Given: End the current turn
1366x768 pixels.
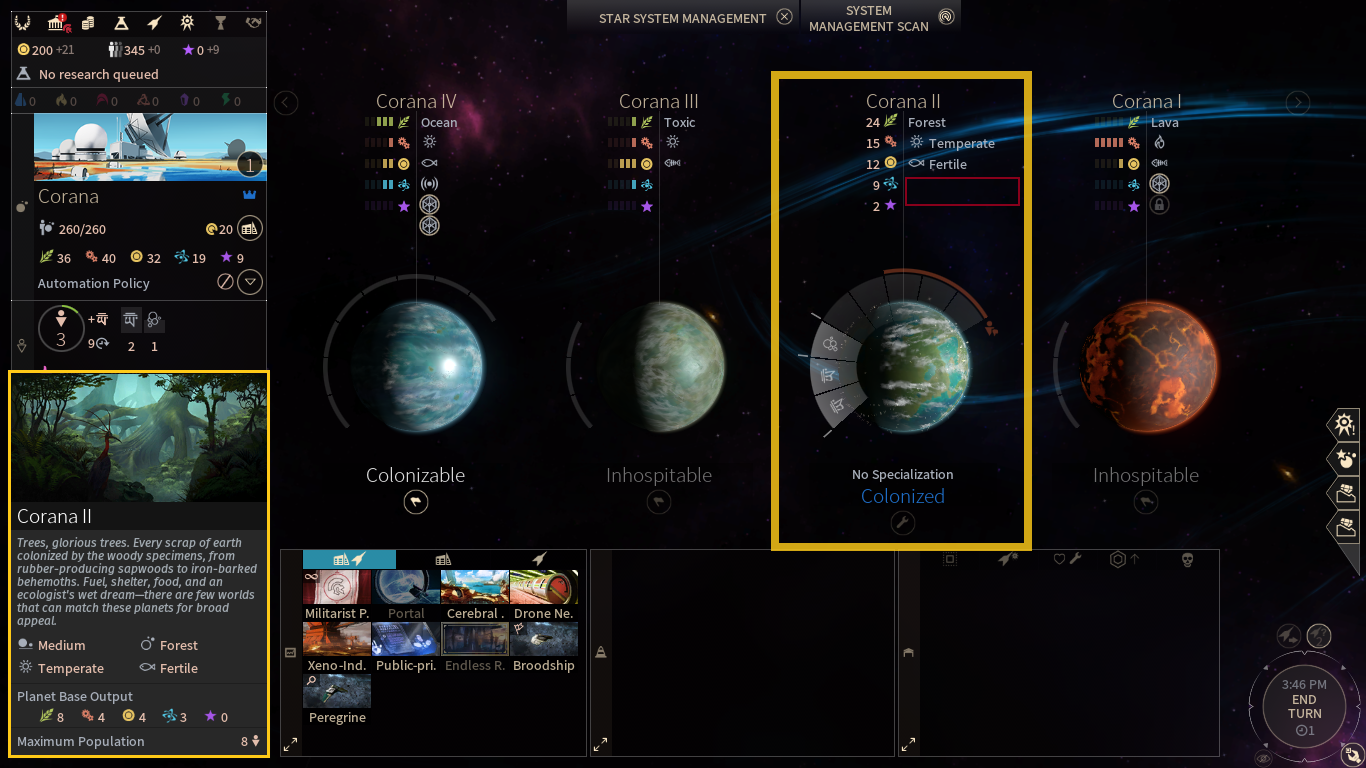Looking at the screenshot, I should click(x=1304, y=707).
